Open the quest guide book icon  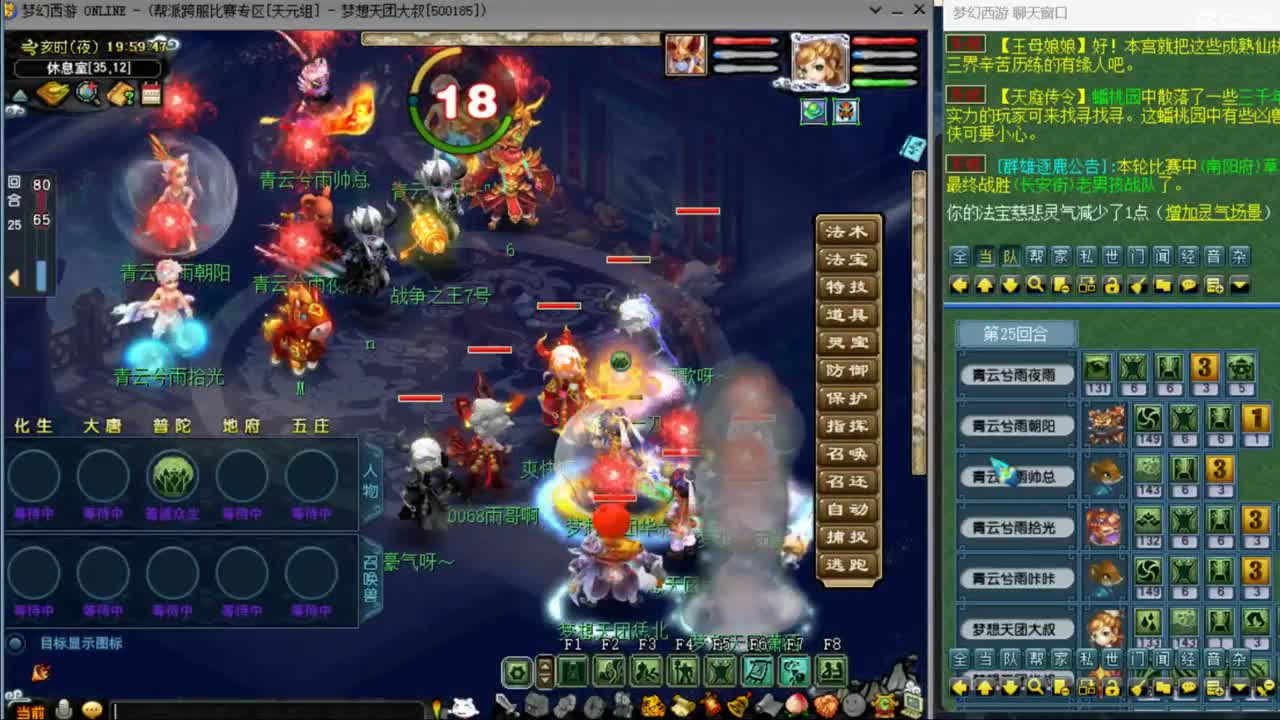click(119, 95)
